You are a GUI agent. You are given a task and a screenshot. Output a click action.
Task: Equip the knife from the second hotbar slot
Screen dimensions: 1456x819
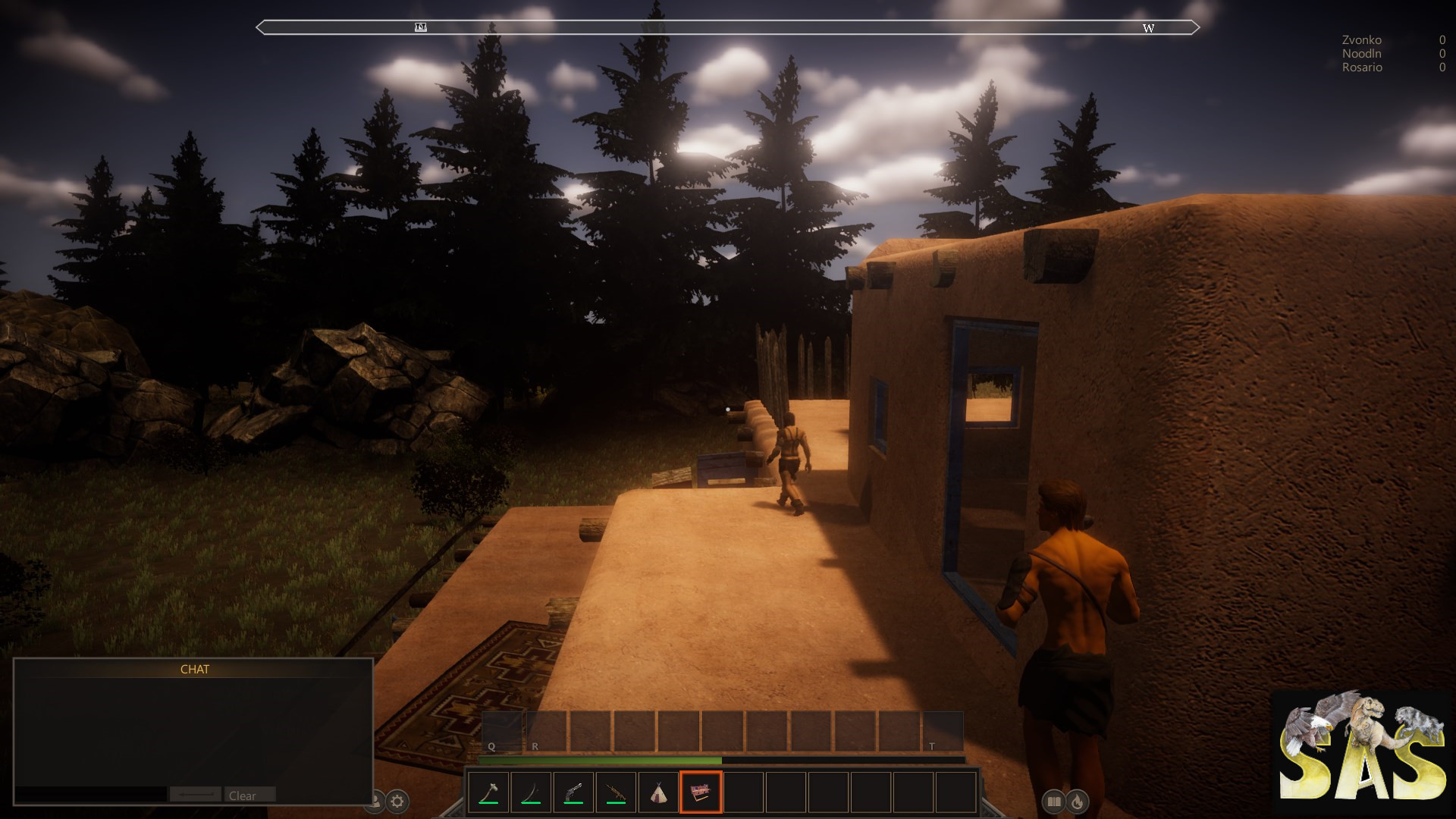(531, 791)
